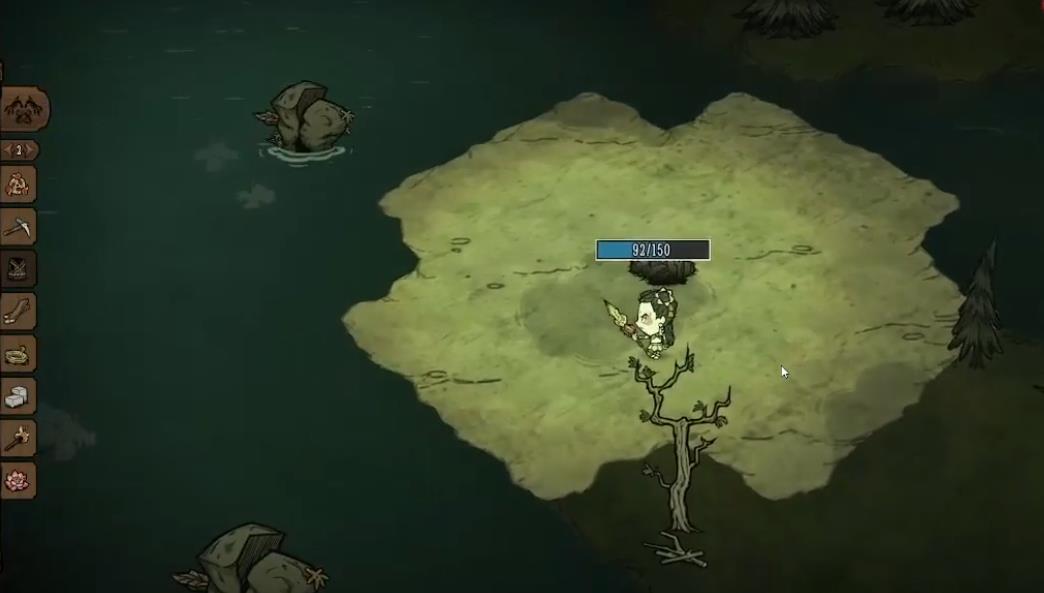Choose the wooden boards crafting slot

pos(18,312)
